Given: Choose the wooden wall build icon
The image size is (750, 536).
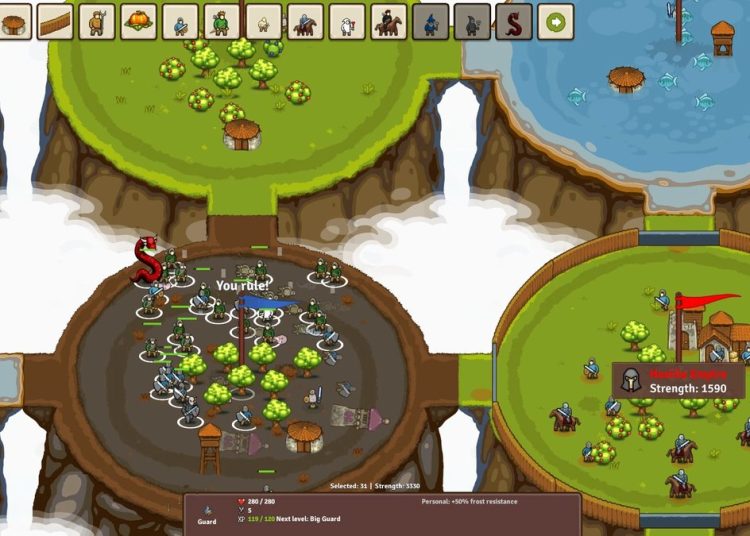Looking at the screenshot, I should 55,21.
